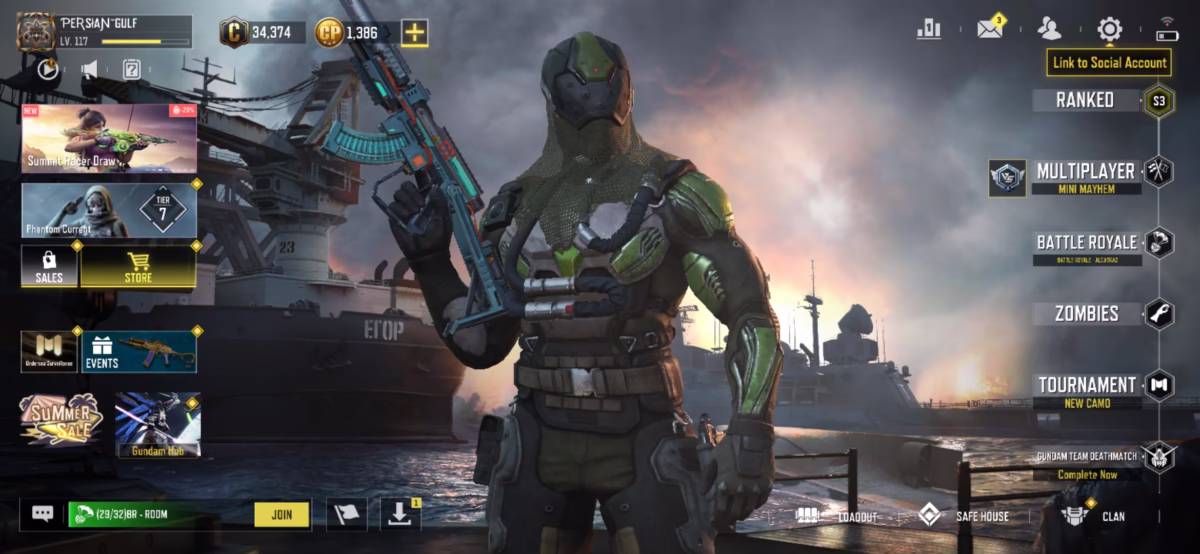Open the Store button
Viewport: 1200px width, 554px height.
[138, 267]
